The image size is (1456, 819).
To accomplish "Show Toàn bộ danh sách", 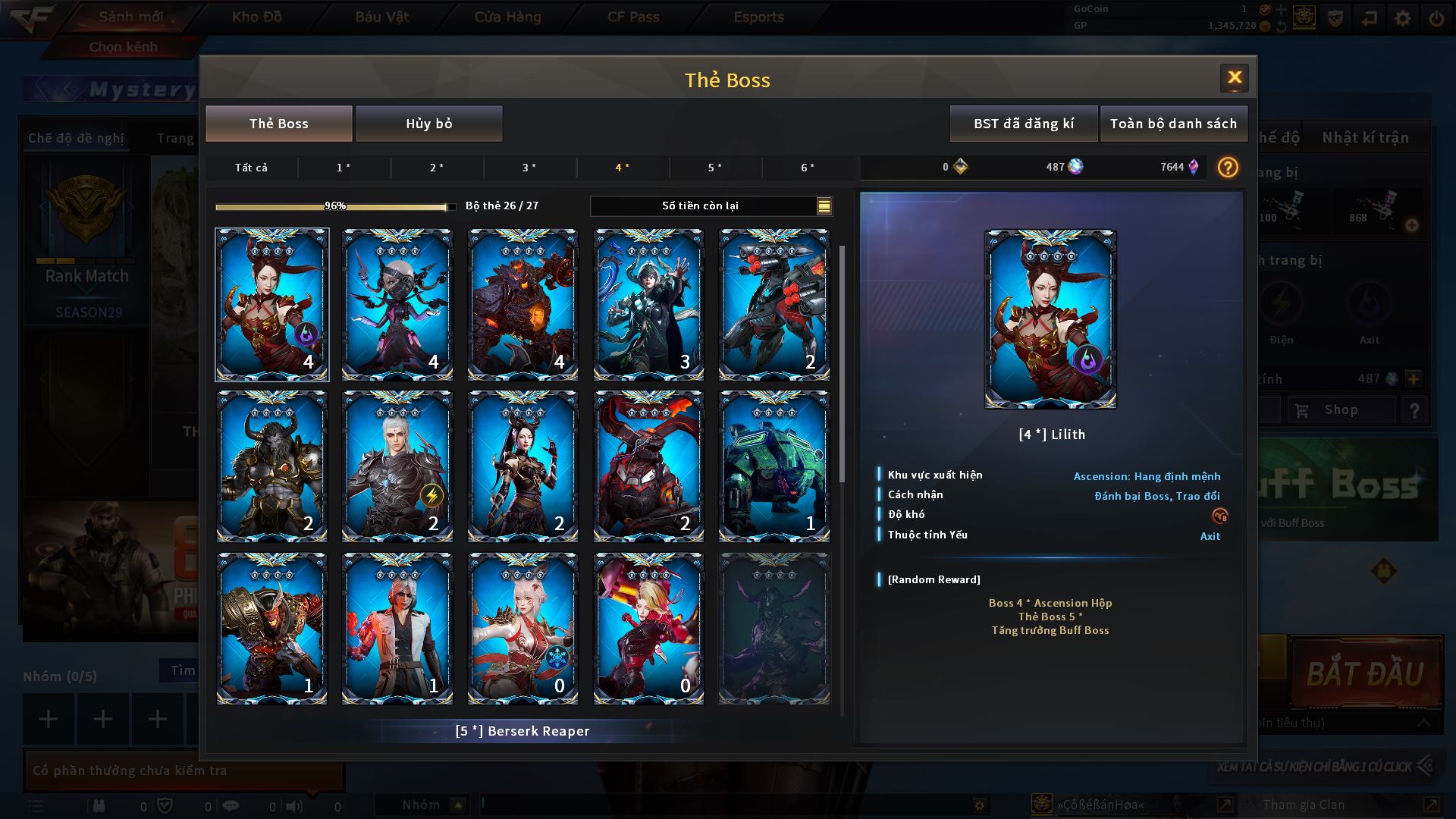I will tap(1173, 124).
